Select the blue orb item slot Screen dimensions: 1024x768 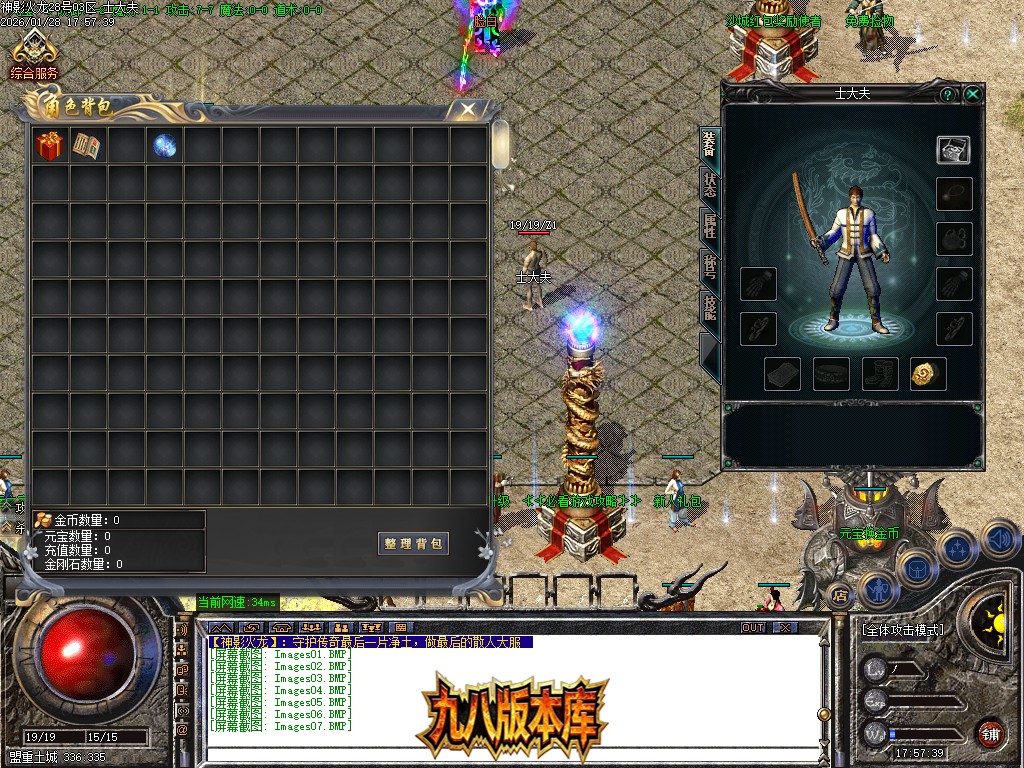tap(164, 146)
